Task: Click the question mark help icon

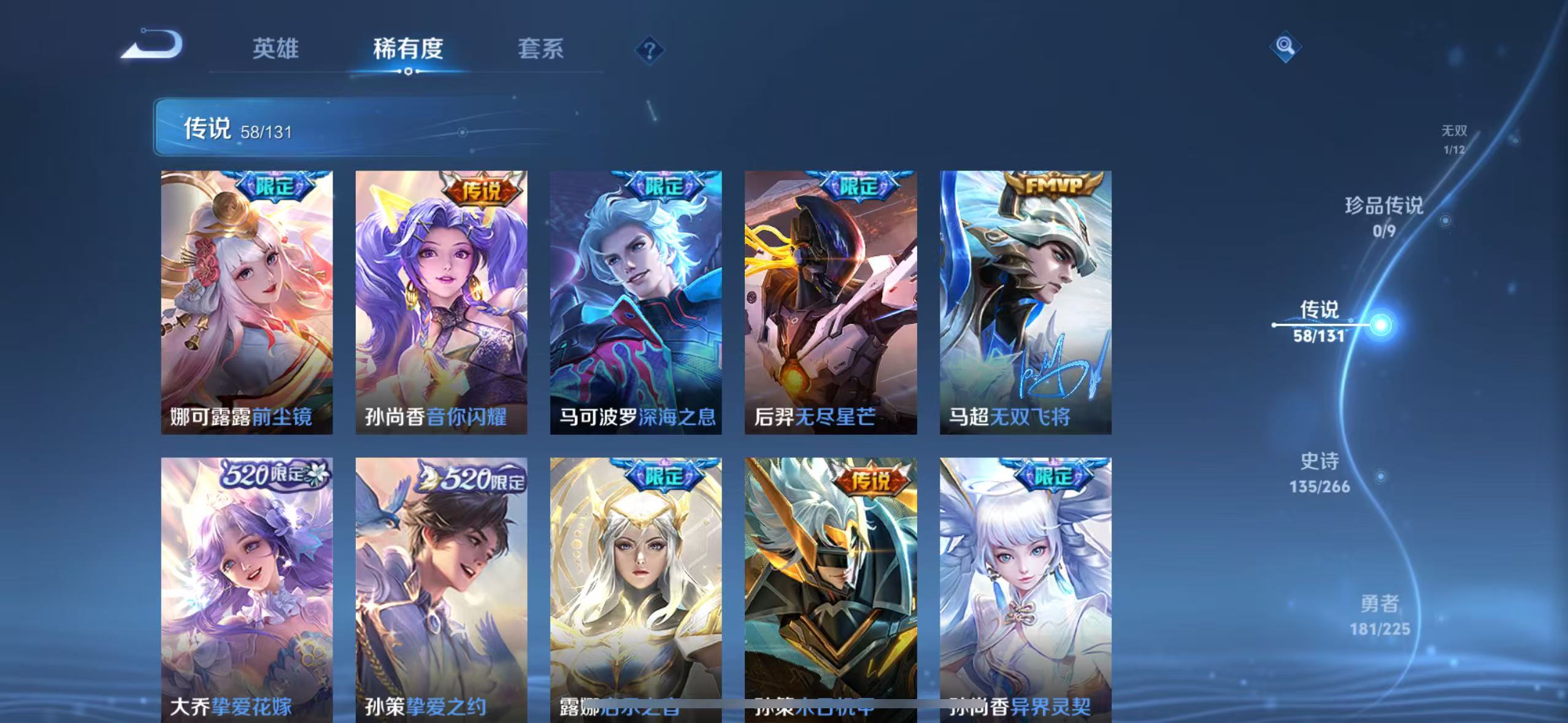Action: (648, 48)
